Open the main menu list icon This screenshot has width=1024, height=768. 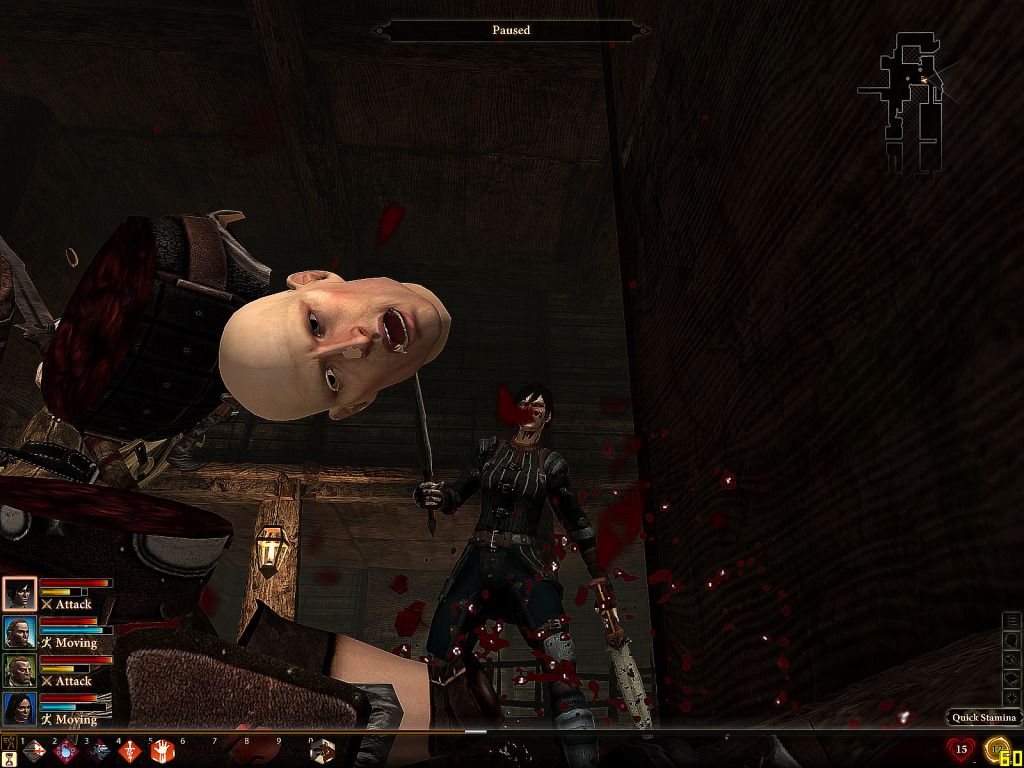(1012, 621)
